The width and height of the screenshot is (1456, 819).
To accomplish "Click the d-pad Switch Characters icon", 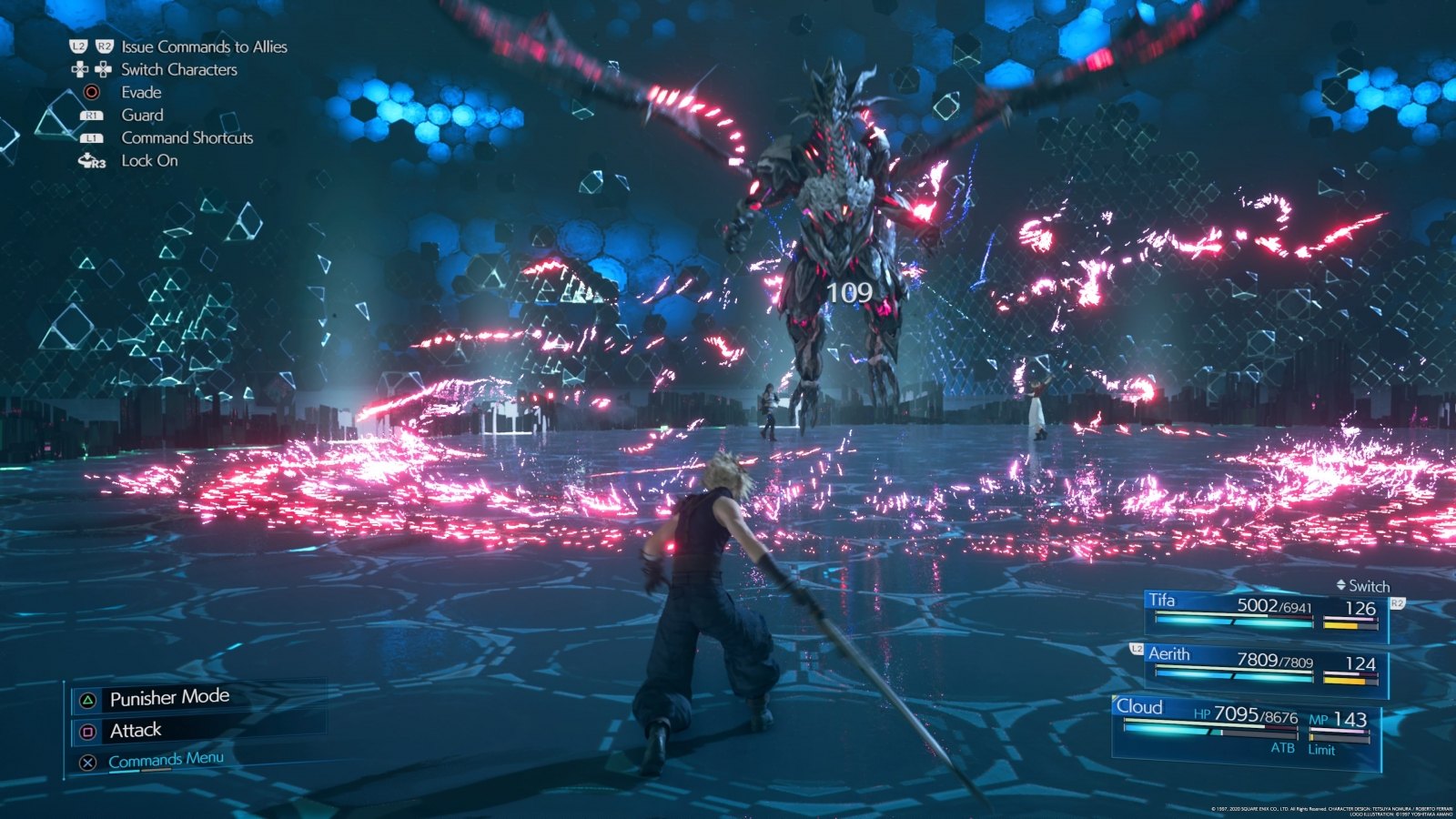I will [x=90, y=69].
